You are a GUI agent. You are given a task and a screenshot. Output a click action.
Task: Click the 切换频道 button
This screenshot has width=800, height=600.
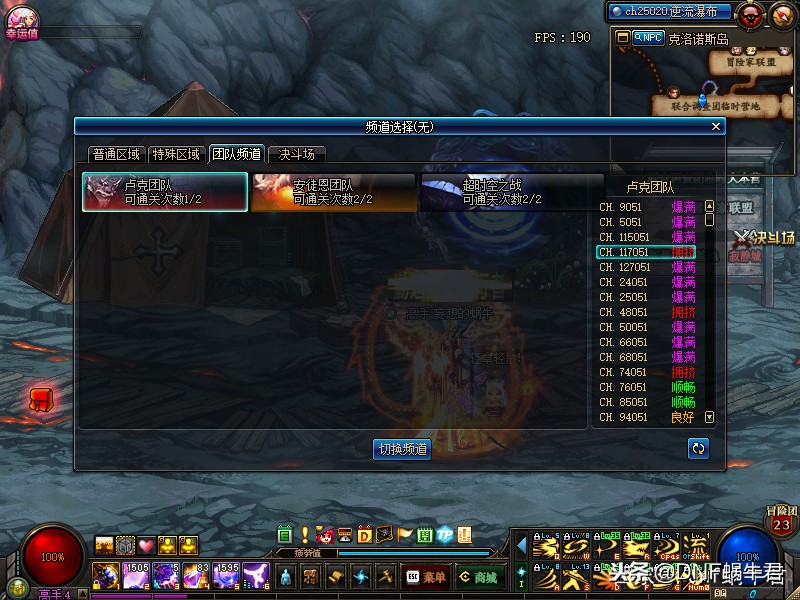402,449
